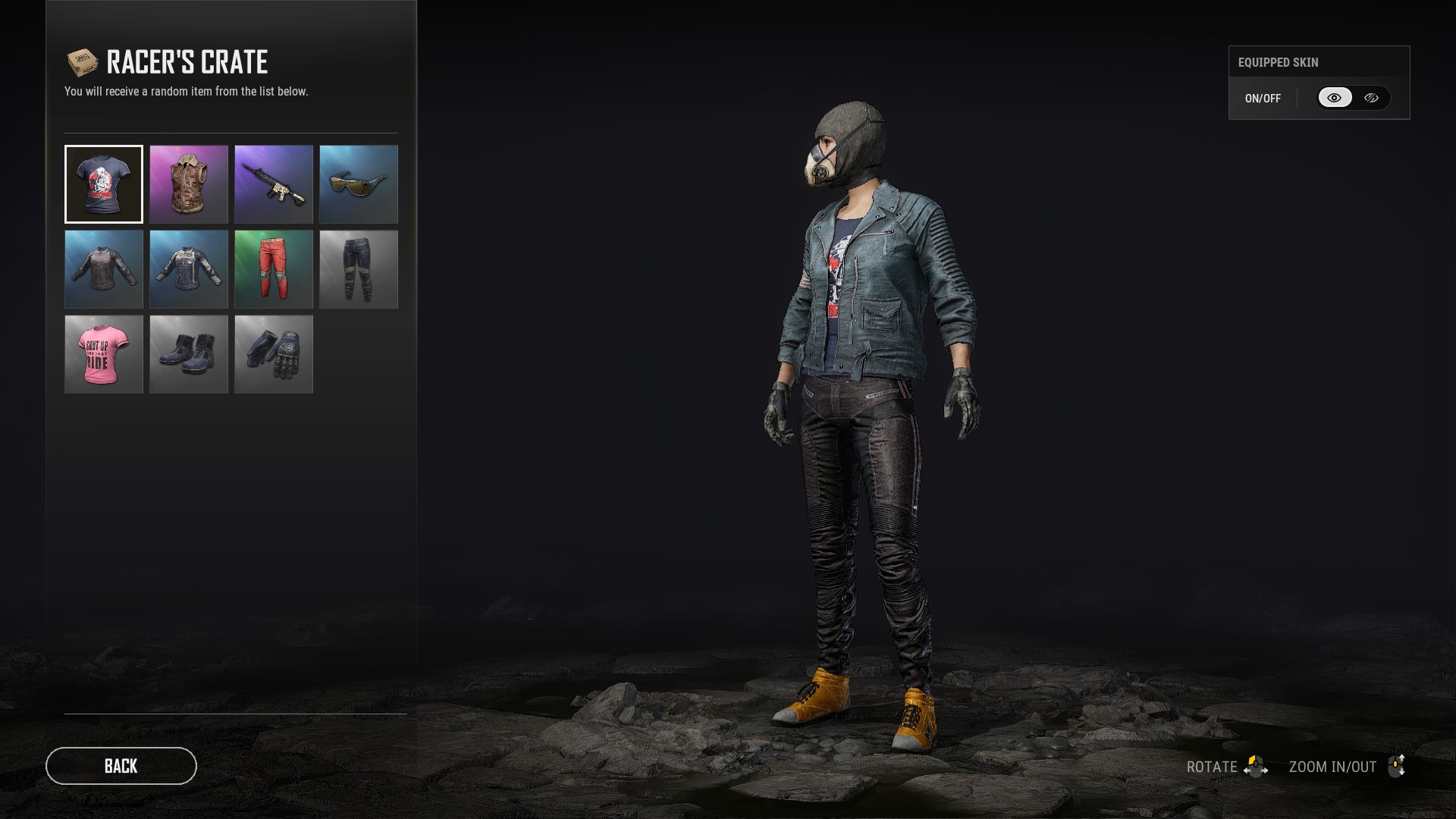Select the sunglasses item tile

click(x=359, y=184)
